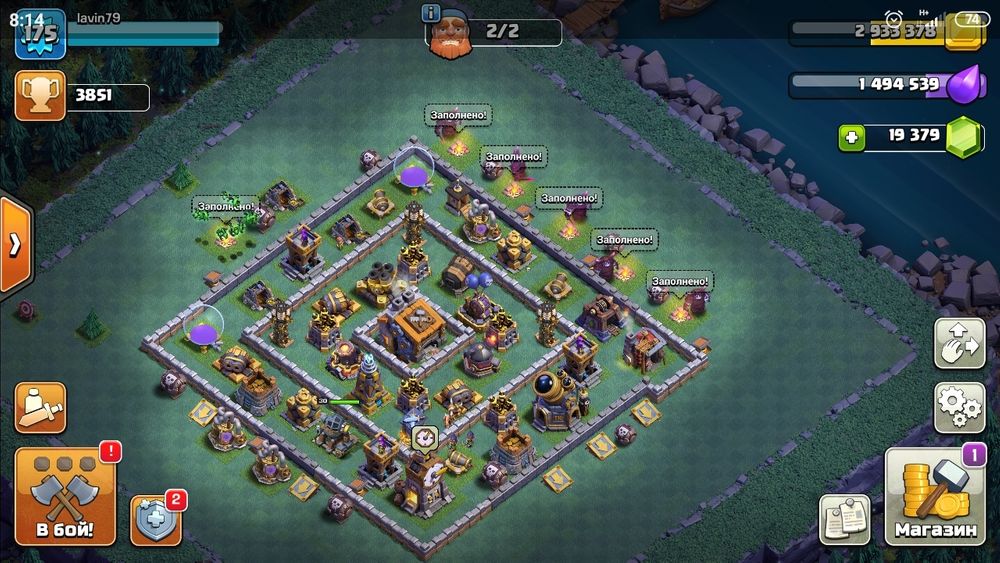The height and width of the screenshot is (563, 1000).
Task: Tap the clock bubble over the Clock Tower
Action: pyautogui.click(x=424, y=437)
